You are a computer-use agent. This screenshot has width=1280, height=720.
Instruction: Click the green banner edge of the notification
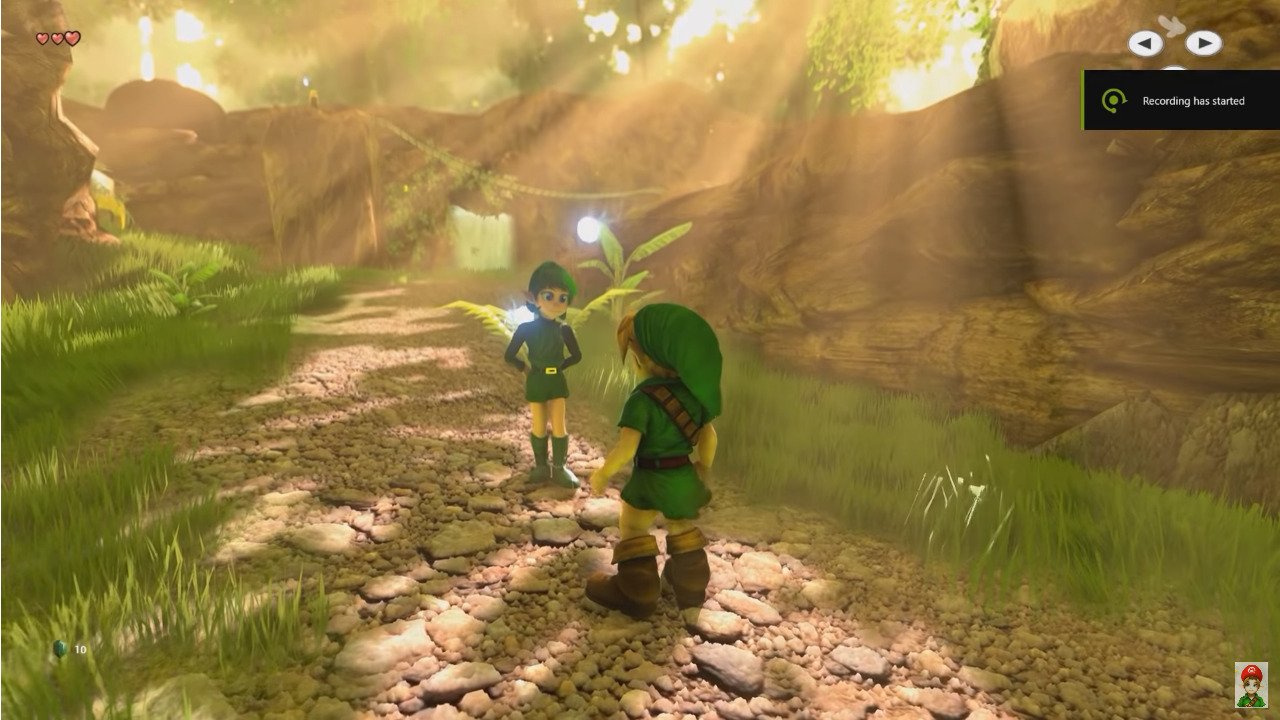pyautogui.click(x=1082, y=100)
